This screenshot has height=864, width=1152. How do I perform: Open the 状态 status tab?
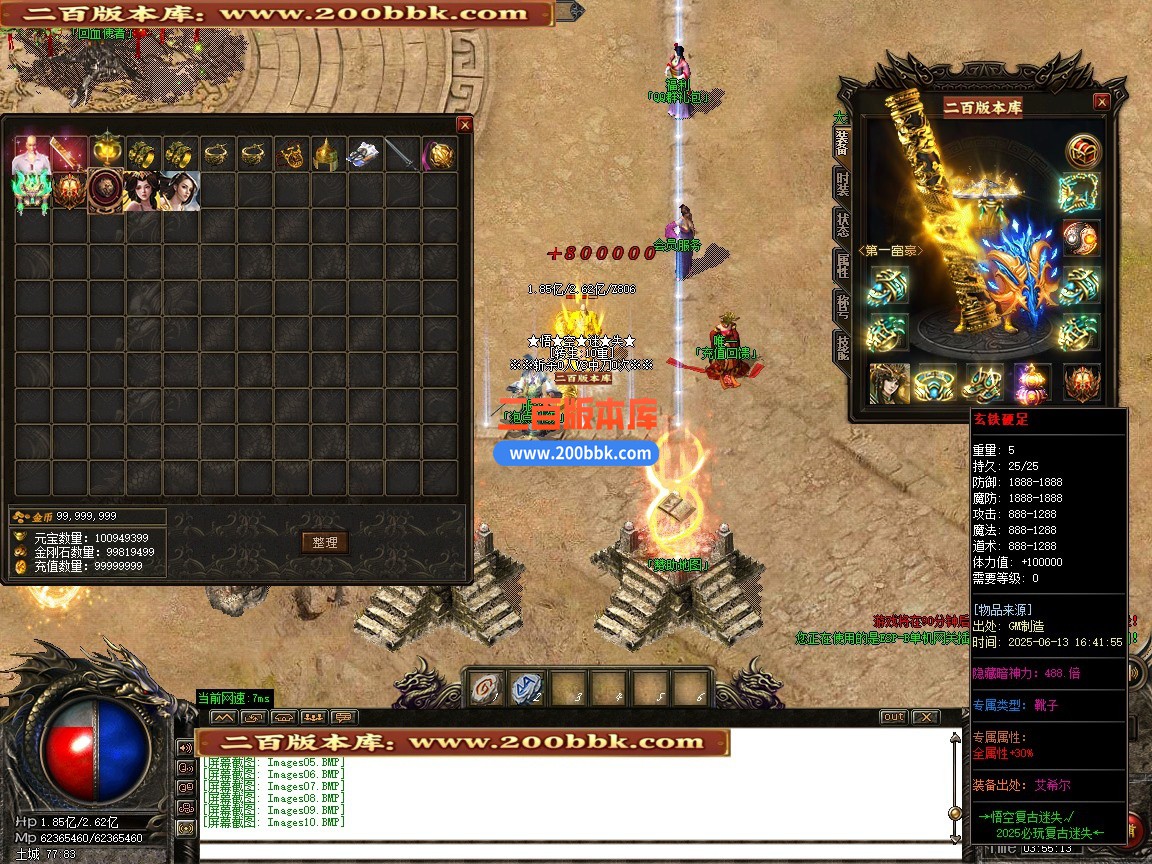(x=843, y=226)
